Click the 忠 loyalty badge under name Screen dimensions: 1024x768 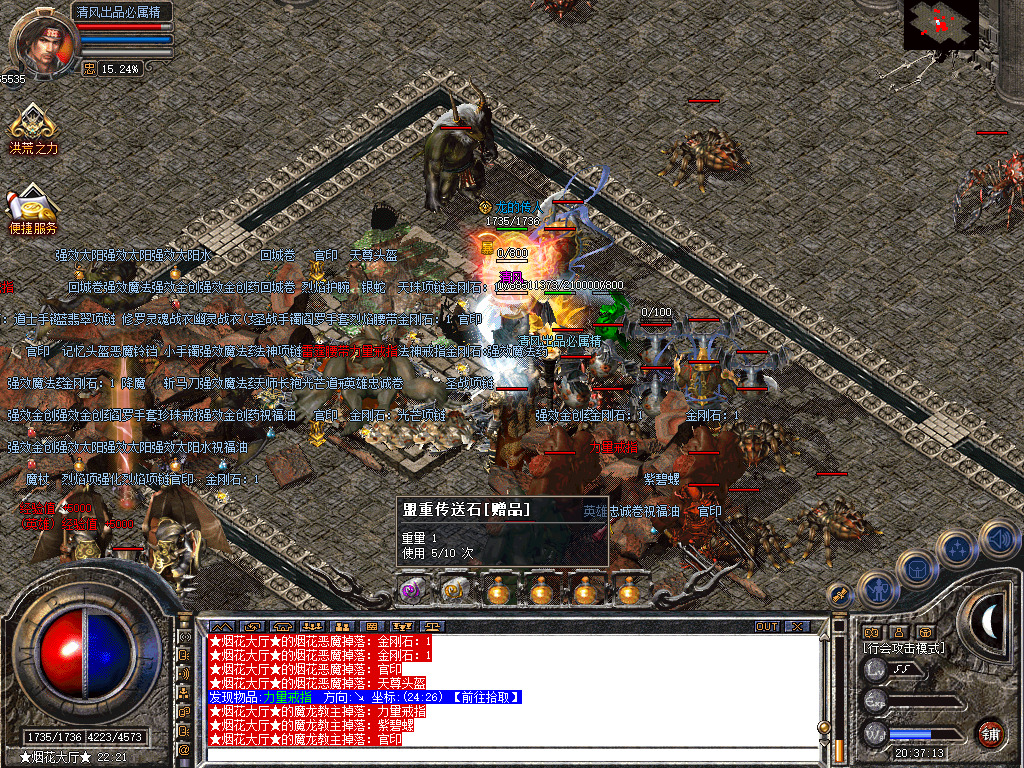[89, 69]
